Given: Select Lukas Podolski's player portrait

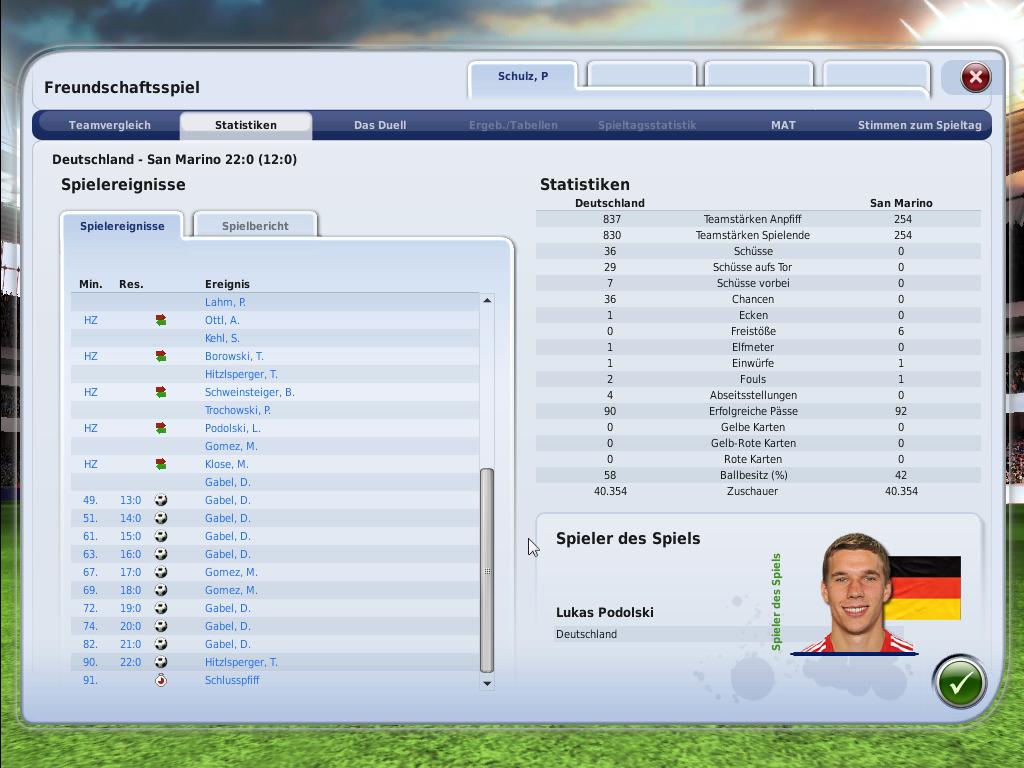Looking at the screenshot, I should point(855,593).
